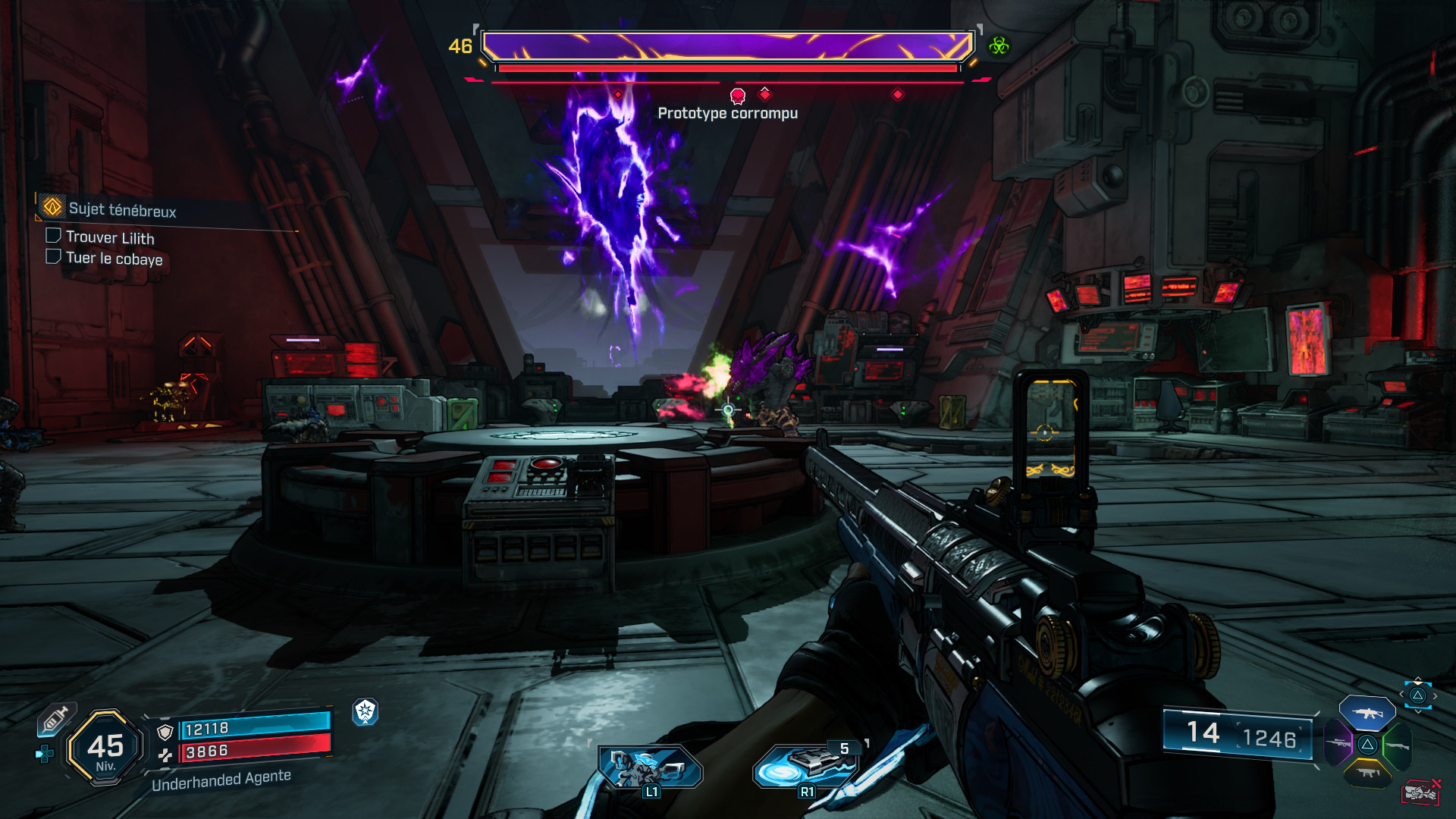Inspect the green biohazard boss icon
This screenshot has width=1456, height=819.
pos(999,46)
